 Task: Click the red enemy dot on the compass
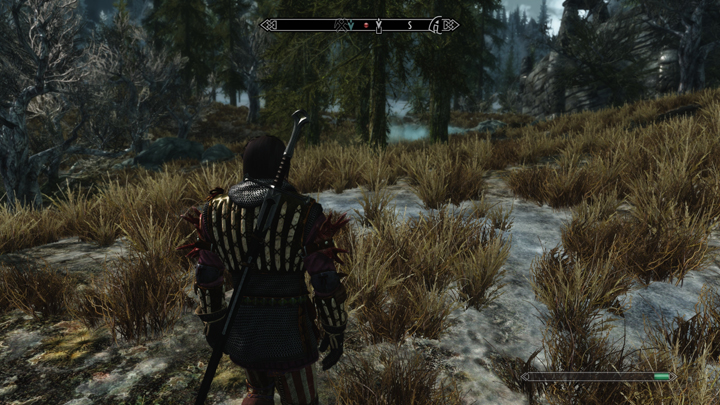point(365,25)
